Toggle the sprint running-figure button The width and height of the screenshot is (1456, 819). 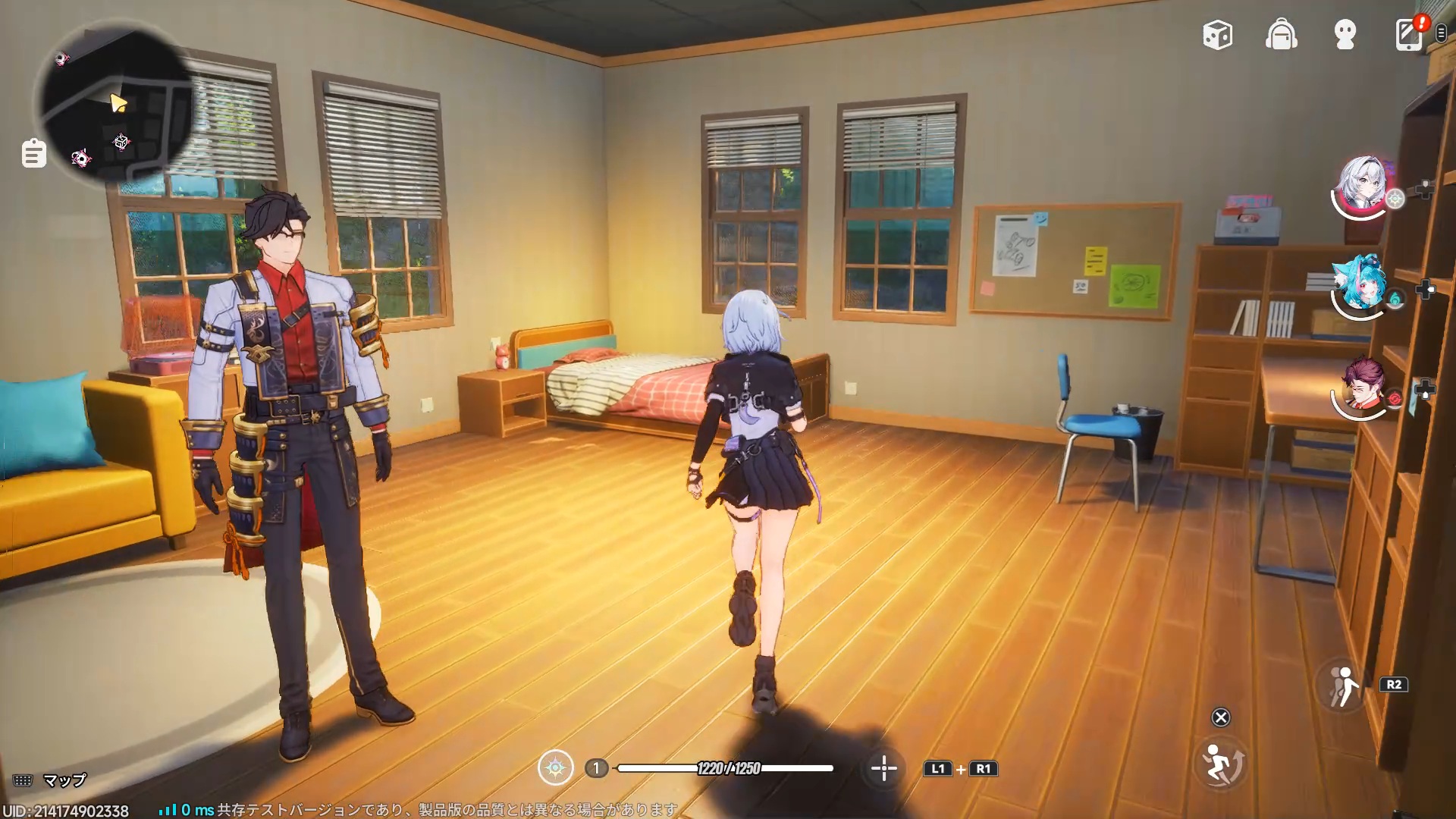pyautogui.click(x=1341, y=685)
